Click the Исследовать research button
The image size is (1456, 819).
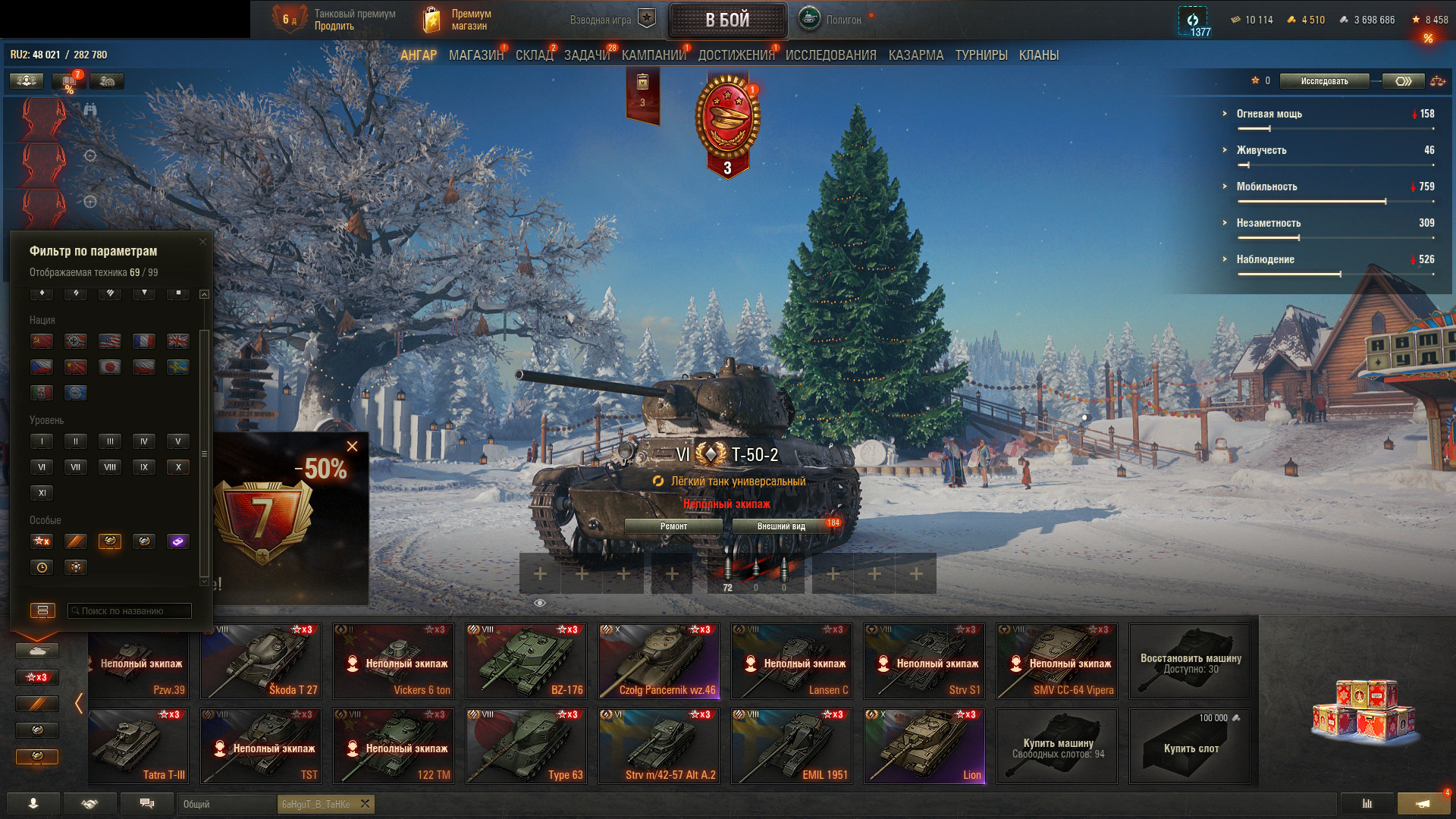[x=1324, y=81]
